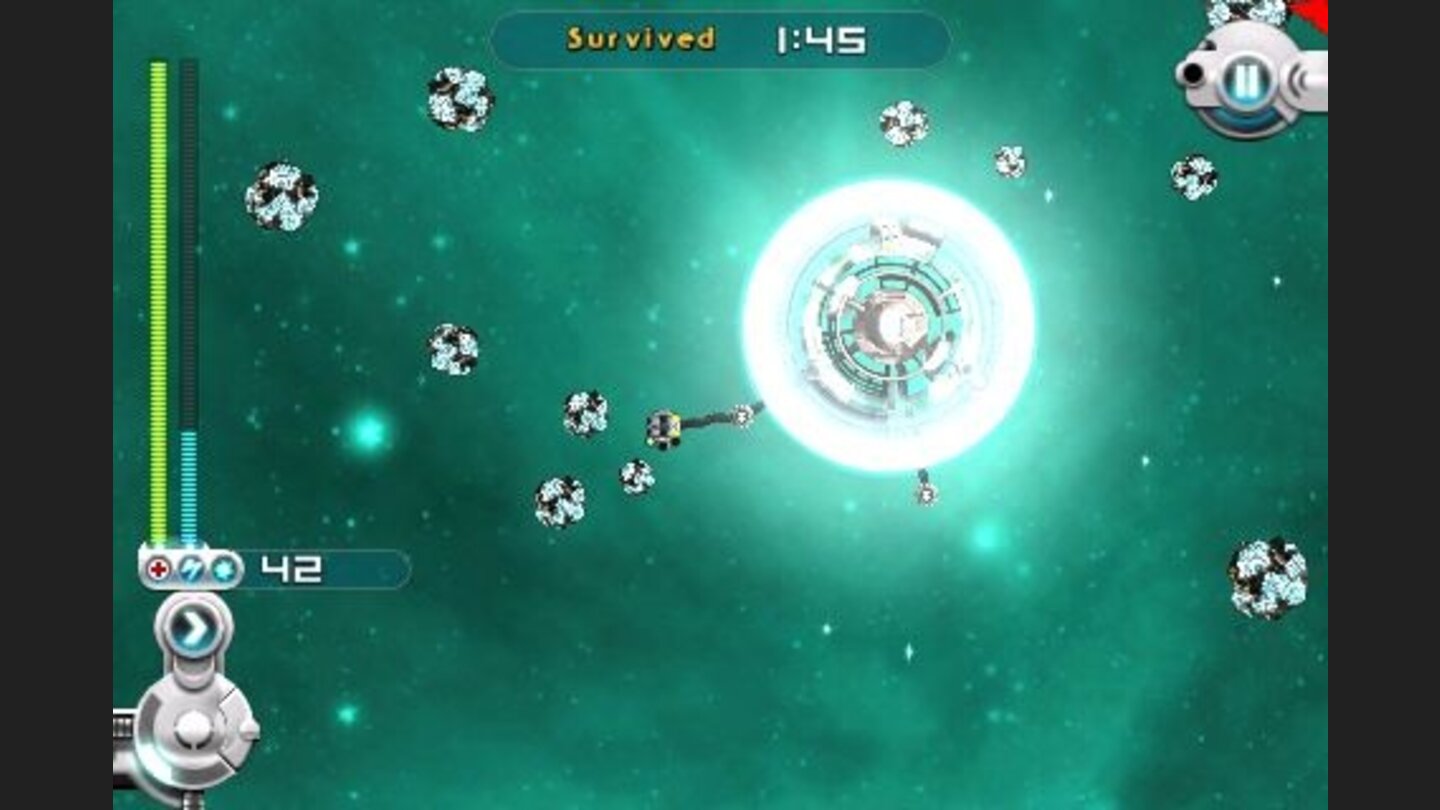Viewport: 1440px width, 810px height.
Task: Click the resource counter showing 42
Action: [x=290, y=567]
